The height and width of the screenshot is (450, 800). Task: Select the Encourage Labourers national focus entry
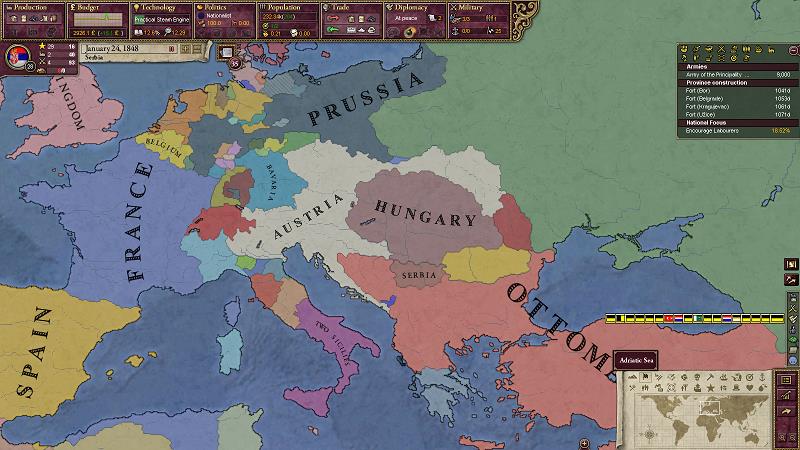click(x=714, y=130)
